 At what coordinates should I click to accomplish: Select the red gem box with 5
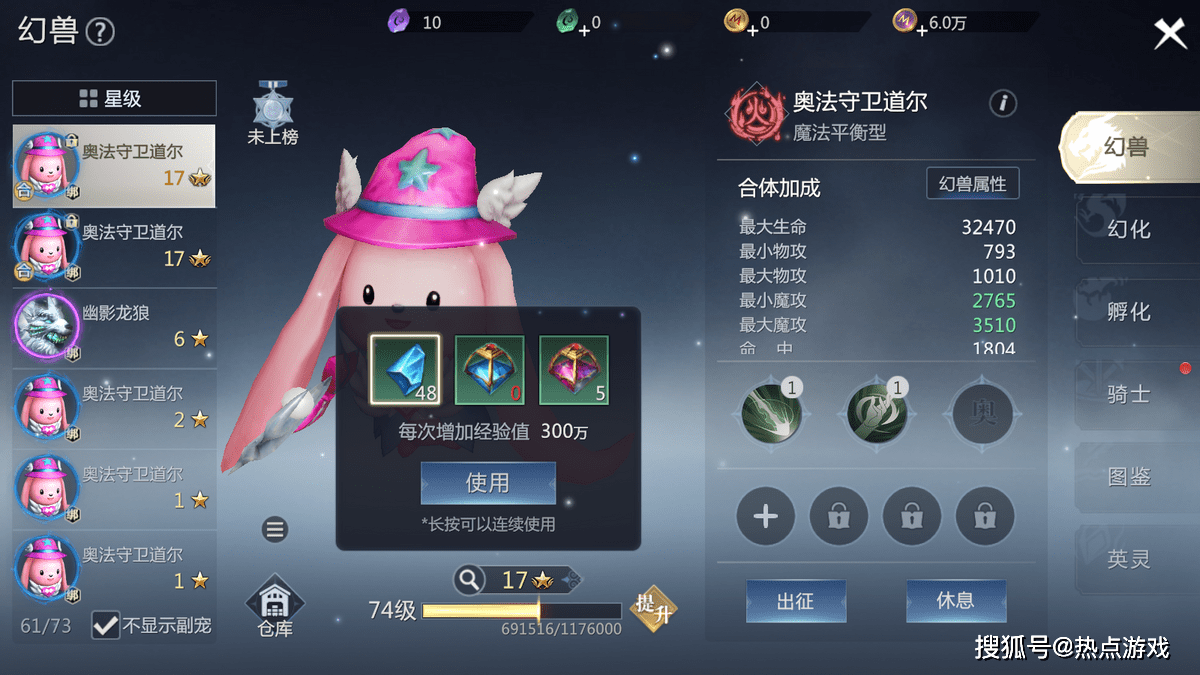[574, 369]
